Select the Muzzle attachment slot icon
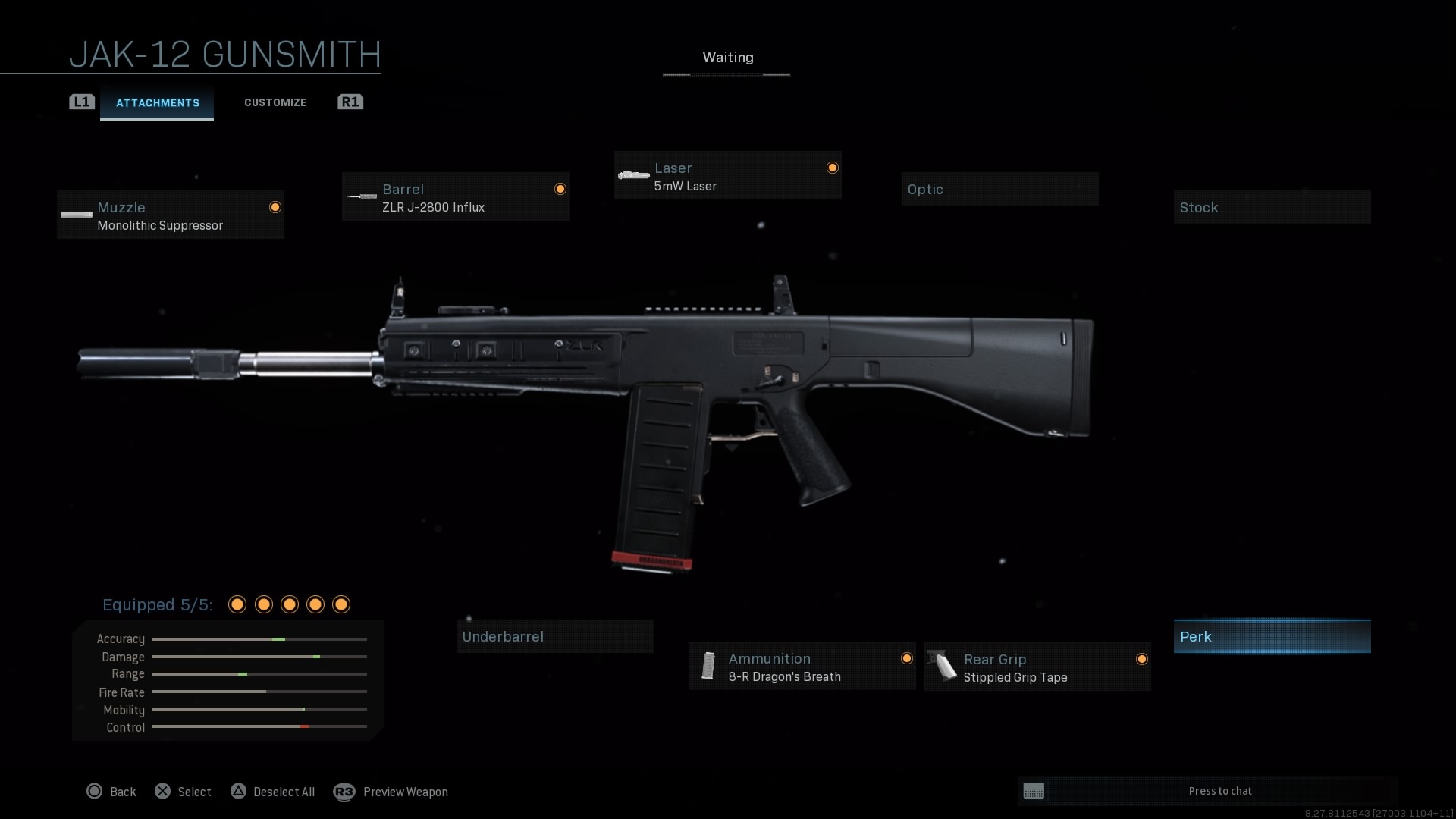Image resolution: width=1456 pixels, height=819 pixels. point(76,215)
